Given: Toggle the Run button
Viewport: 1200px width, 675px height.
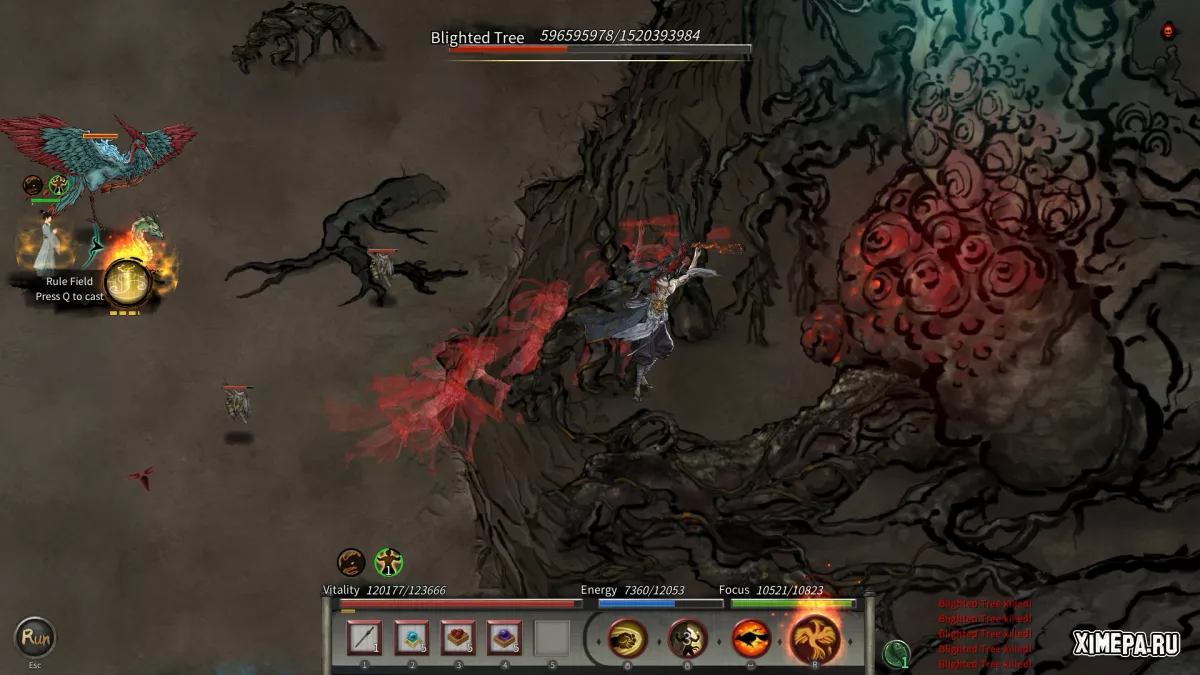Looking at the screenshot, I should click(35, 637).
